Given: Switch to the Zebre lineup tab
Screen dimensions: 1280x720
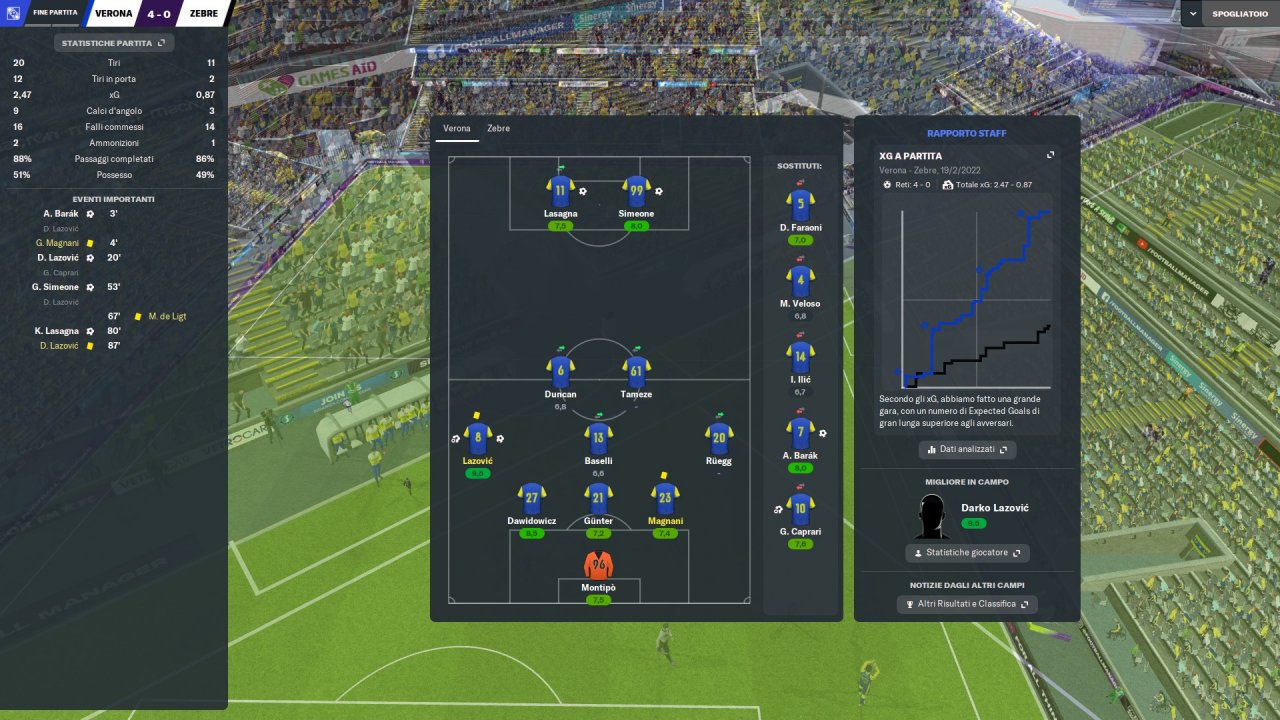Looking at the screenshot, I should click(498, 129).
